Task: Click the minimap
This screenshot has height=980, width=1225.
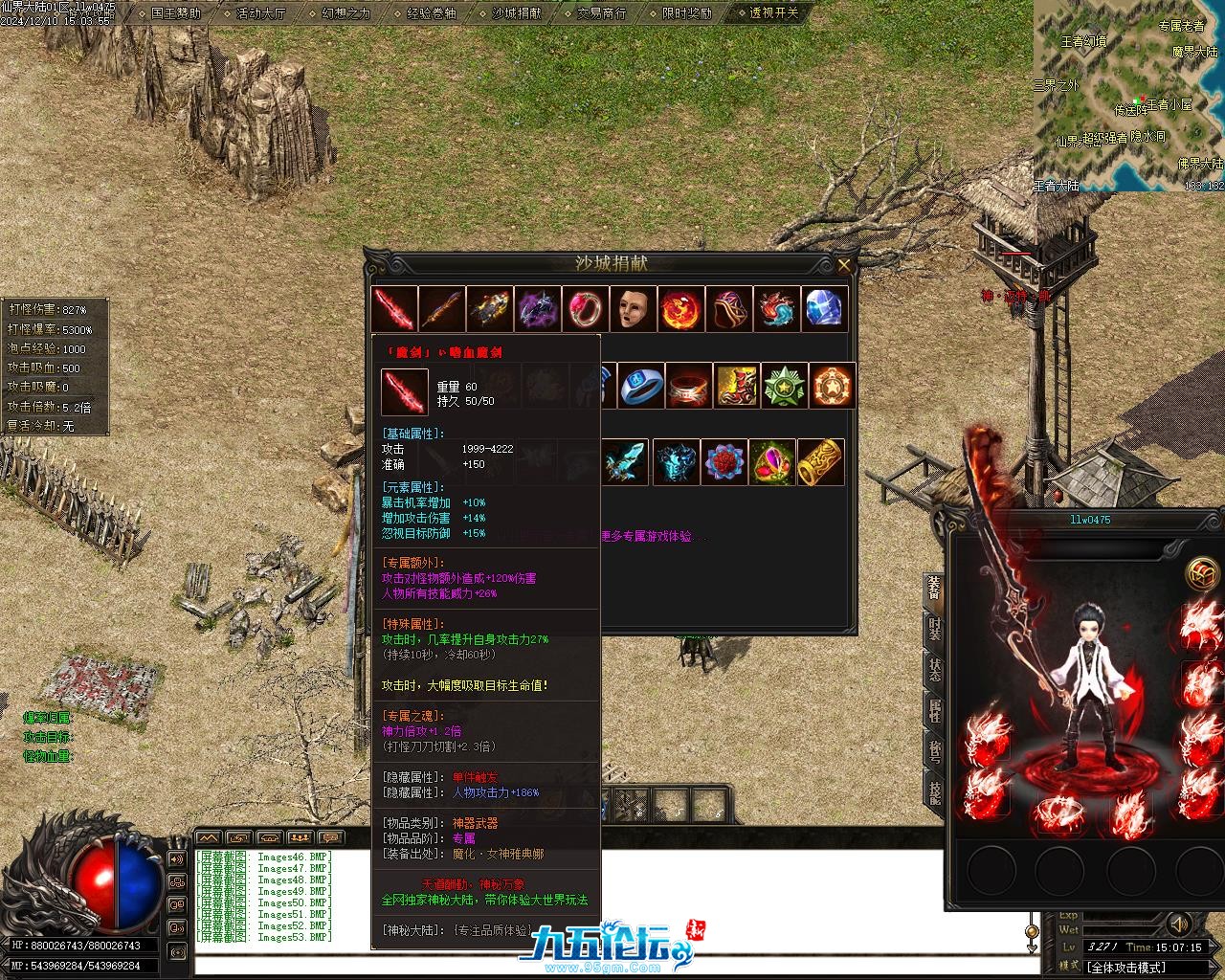Action: point(1128,96)
